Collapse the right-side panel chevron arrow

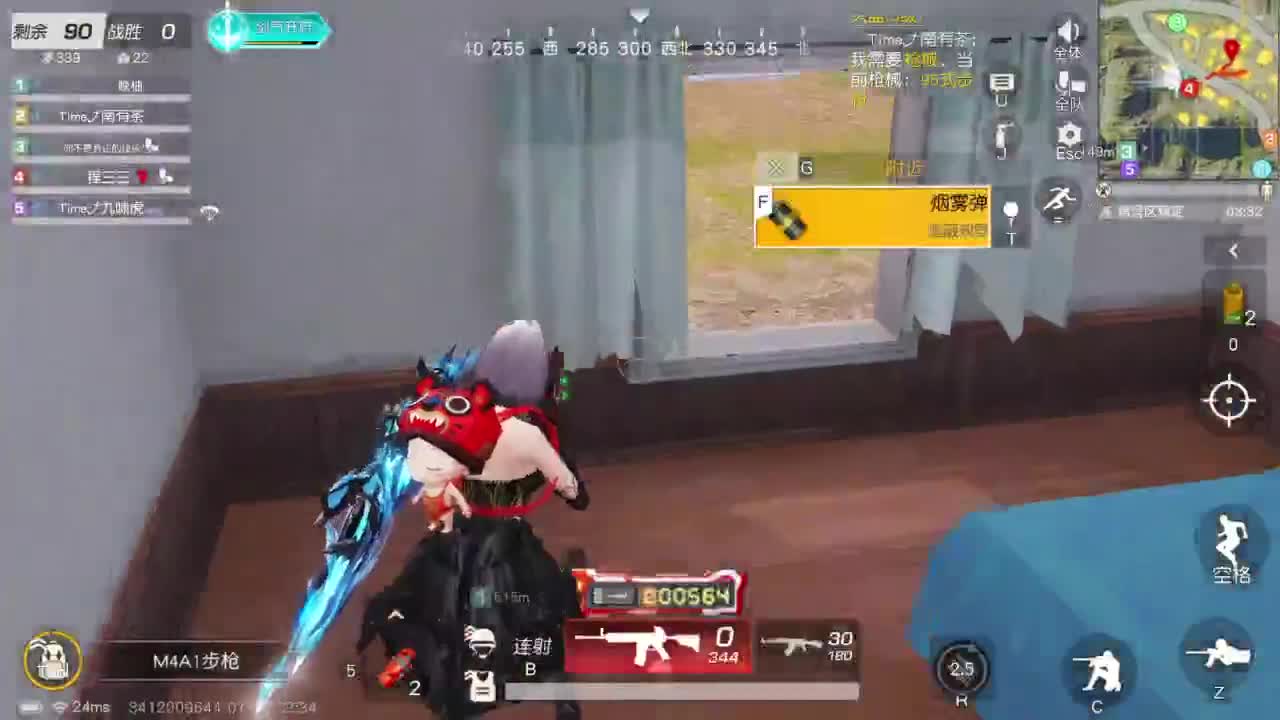1233,251
